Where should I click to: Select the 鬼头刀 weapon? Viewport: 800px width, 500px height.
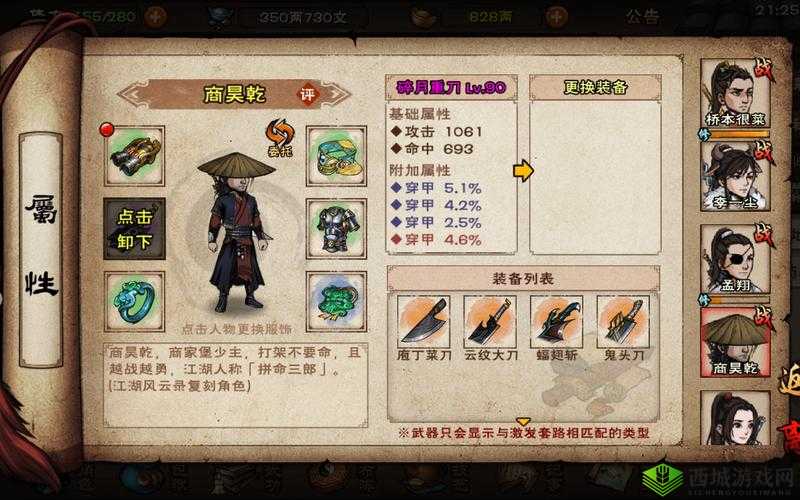tap(622, 326)
